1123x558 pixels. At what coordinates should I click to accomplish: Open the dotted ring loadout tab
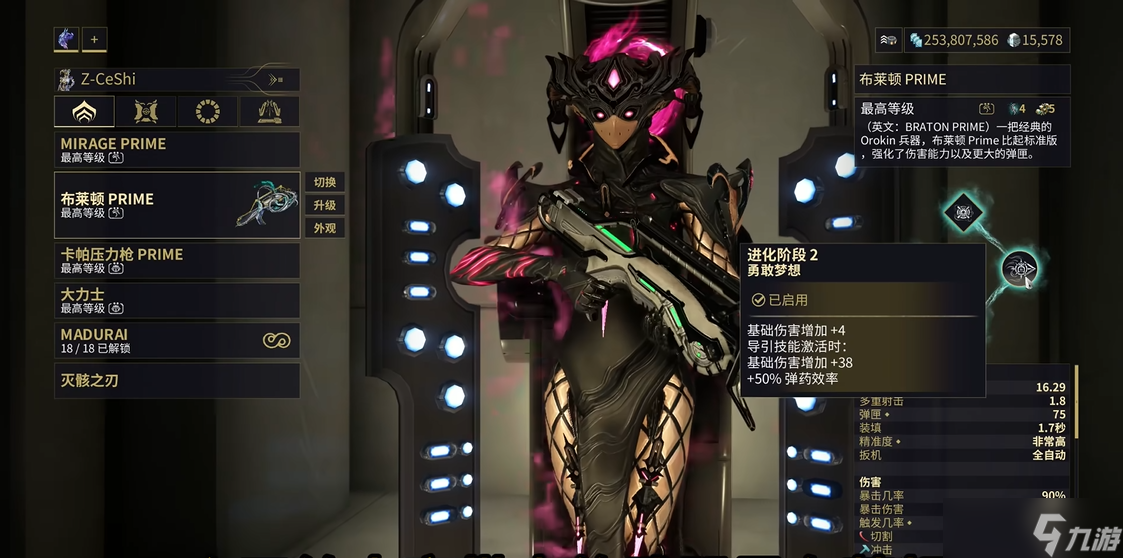[x=207, y=111]
